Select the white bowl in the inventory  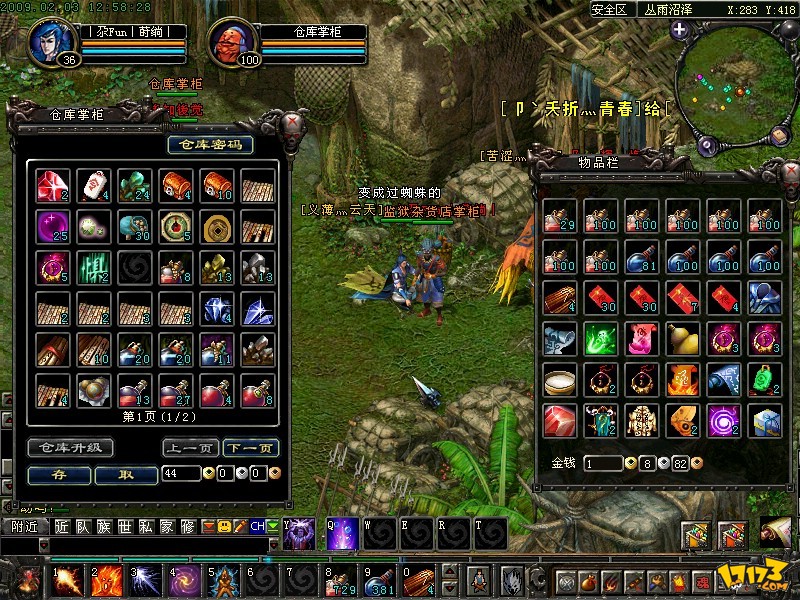pos(558,380)
